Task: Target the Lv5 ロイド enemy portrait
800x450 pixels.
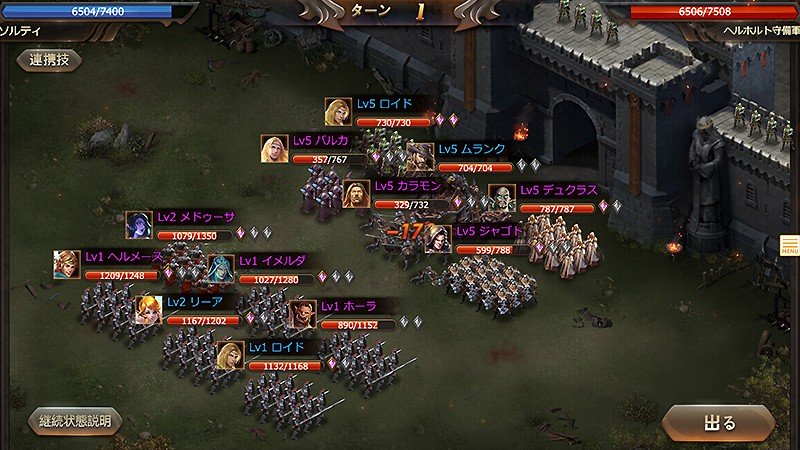Action: point(338,112)
